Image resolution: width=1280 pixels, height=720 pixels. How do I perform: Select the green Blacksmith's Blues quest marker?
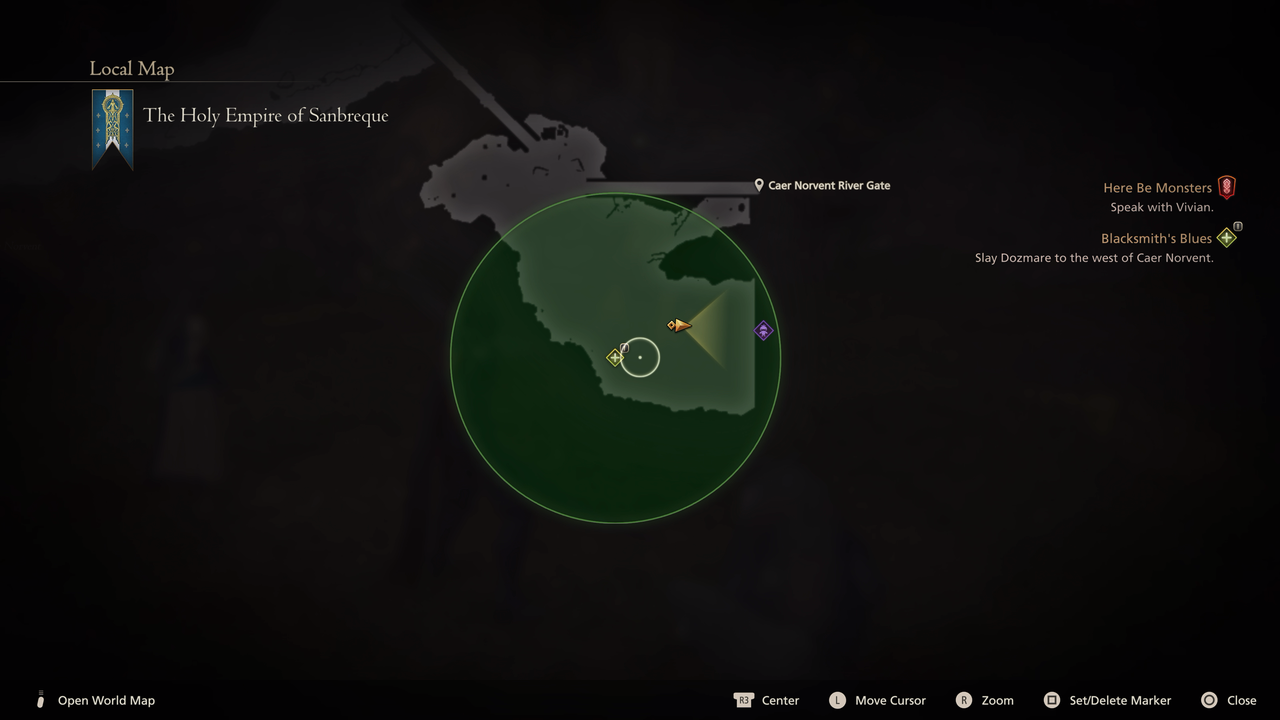(x=614, y=356)
